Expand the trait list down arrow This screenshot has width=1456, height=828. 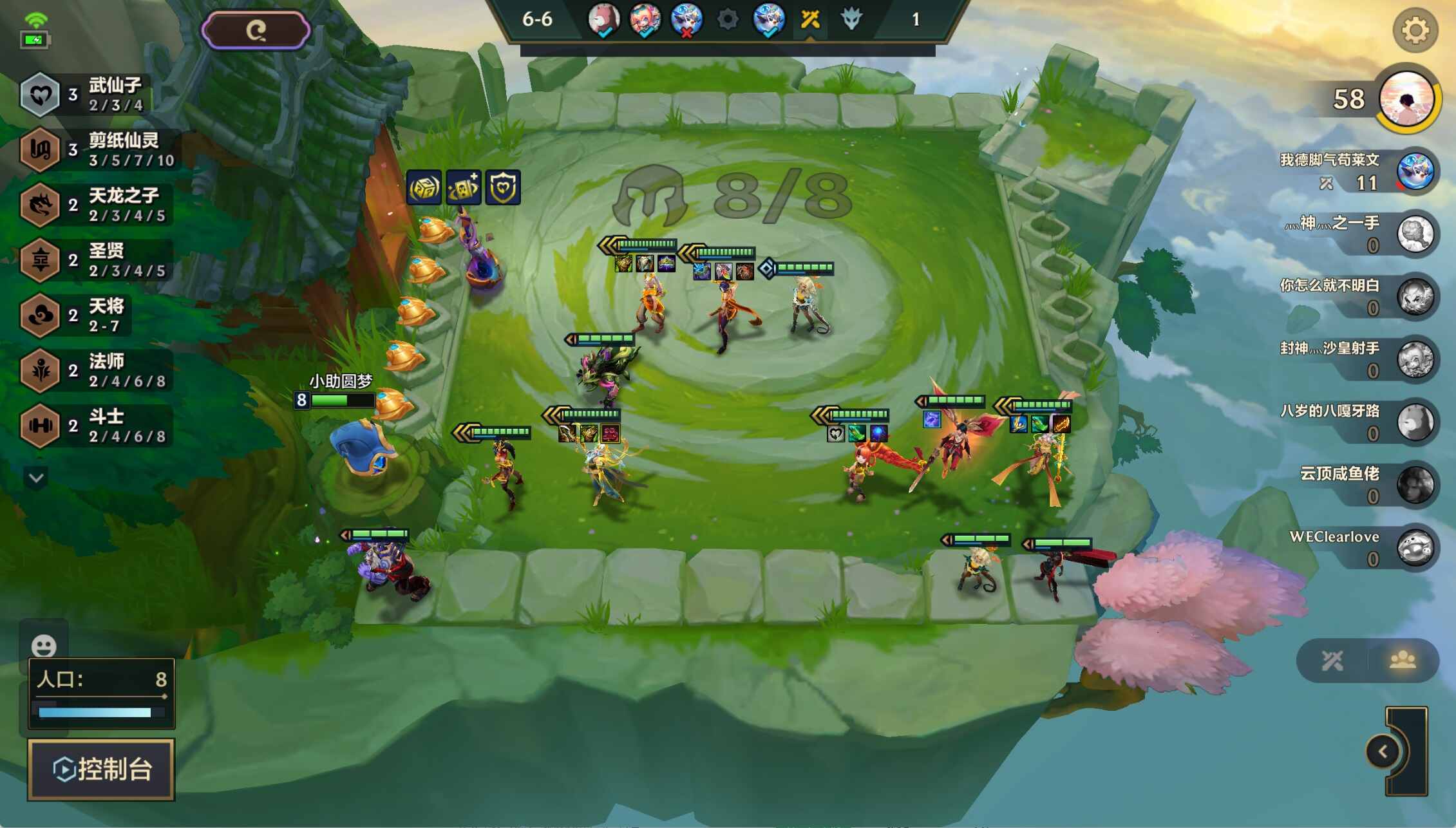pyautogui.click(x=36, y=478)
